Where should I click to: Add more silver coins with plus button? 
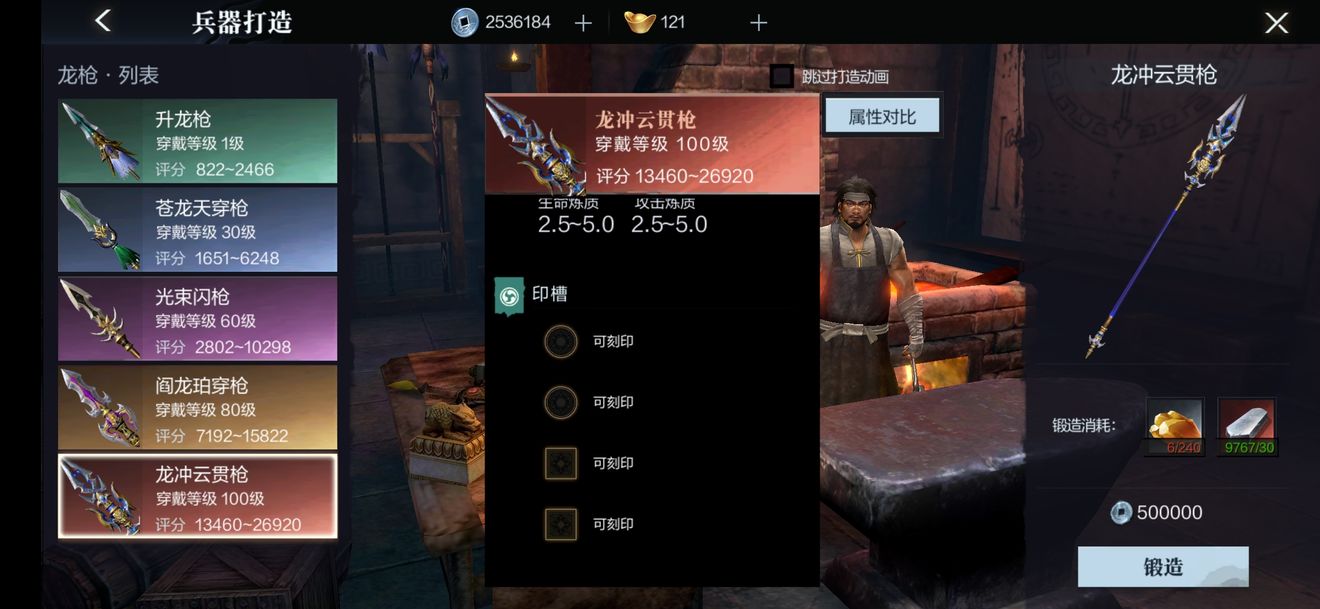[x=584, y=23]
